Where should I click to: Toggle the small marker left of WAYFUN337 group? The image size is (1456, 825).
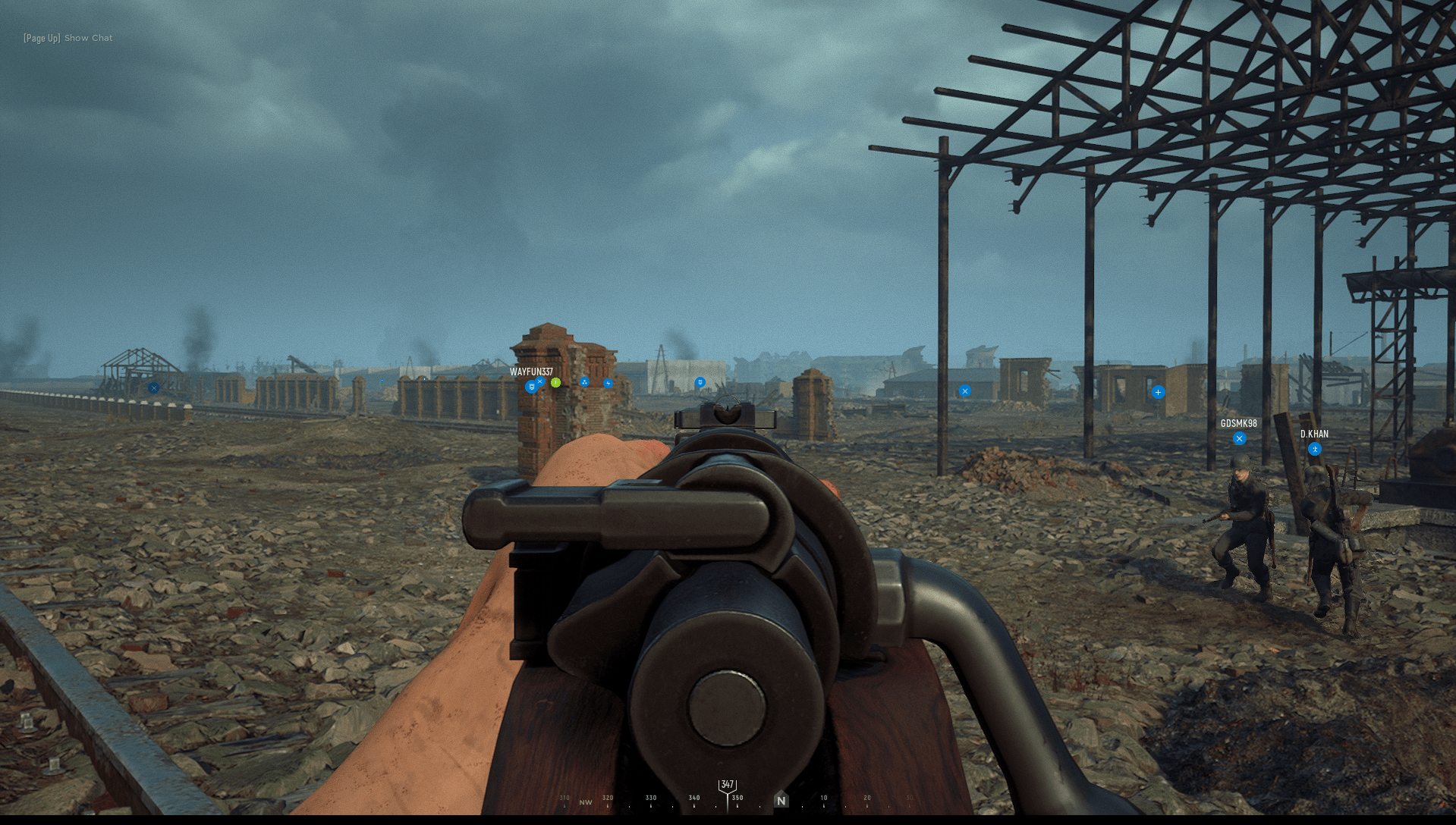coord(382,381)
